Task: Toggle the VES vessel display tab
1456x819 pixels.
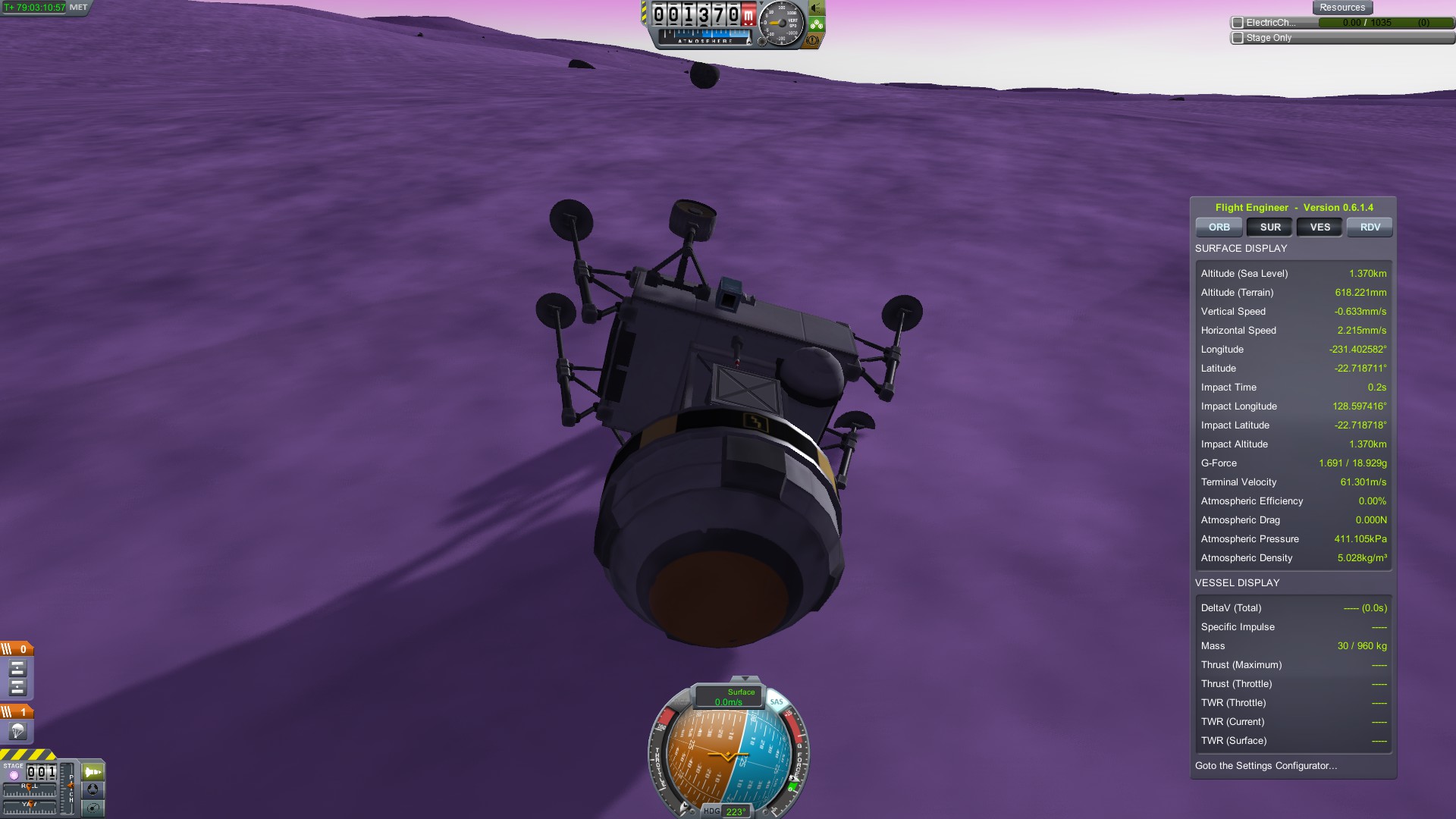Action: 1319,227
